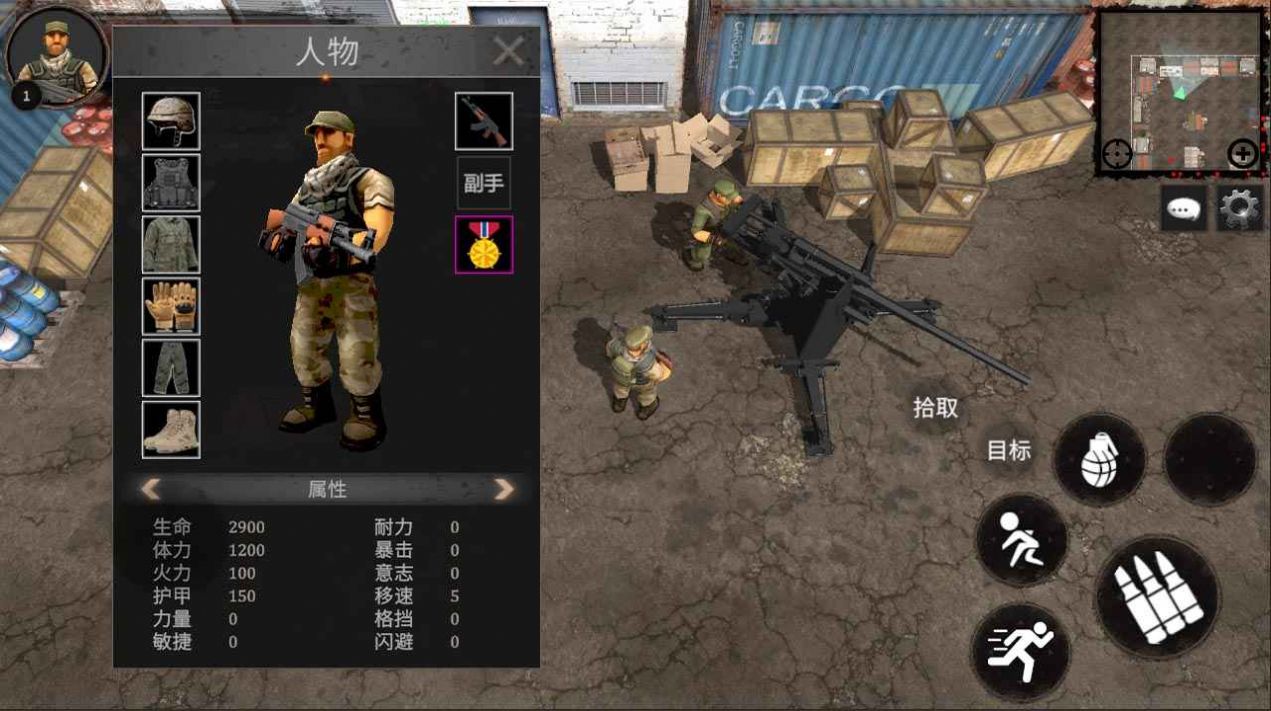Viewport: 1271px width, 711px height.
Task: Select the combat boots slot
Action: point(171,430)
